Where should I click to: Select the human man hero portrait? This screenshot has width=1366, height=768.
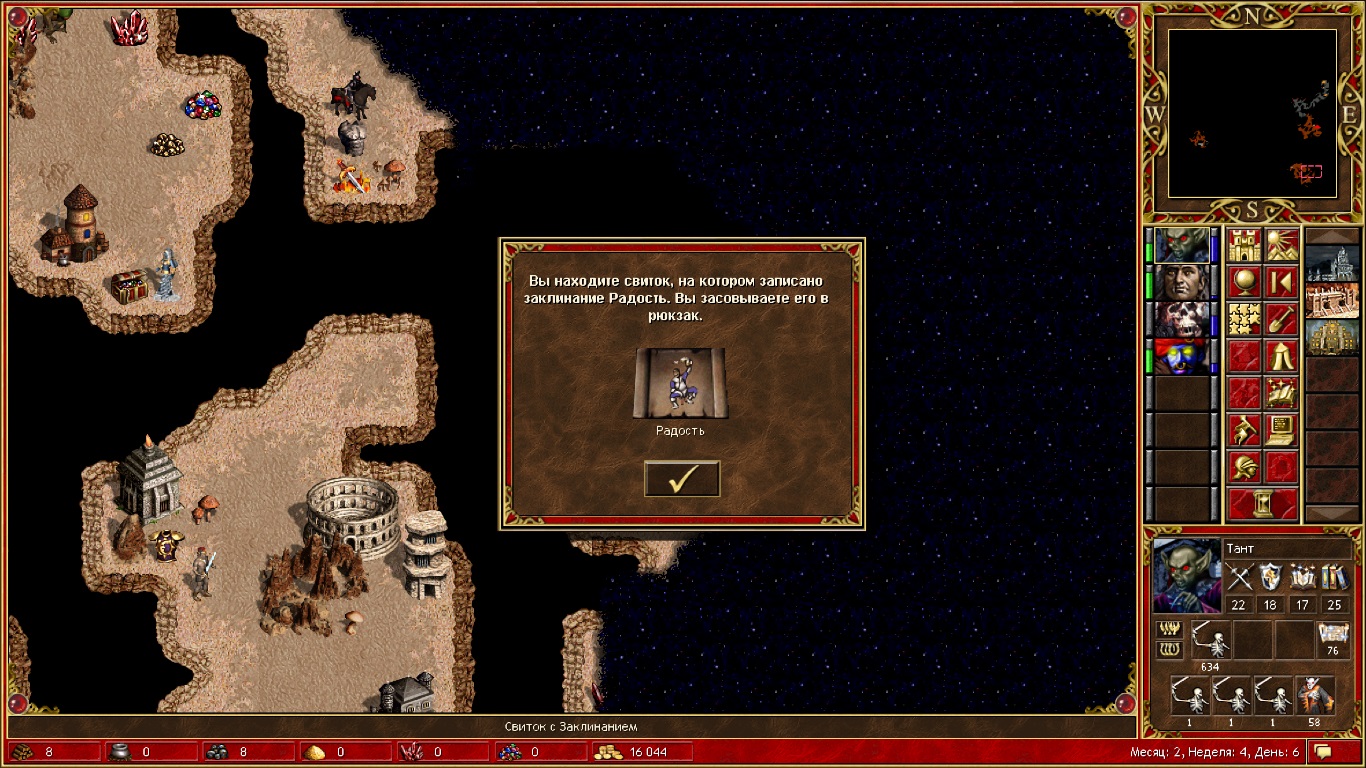tap(1182, 283)
